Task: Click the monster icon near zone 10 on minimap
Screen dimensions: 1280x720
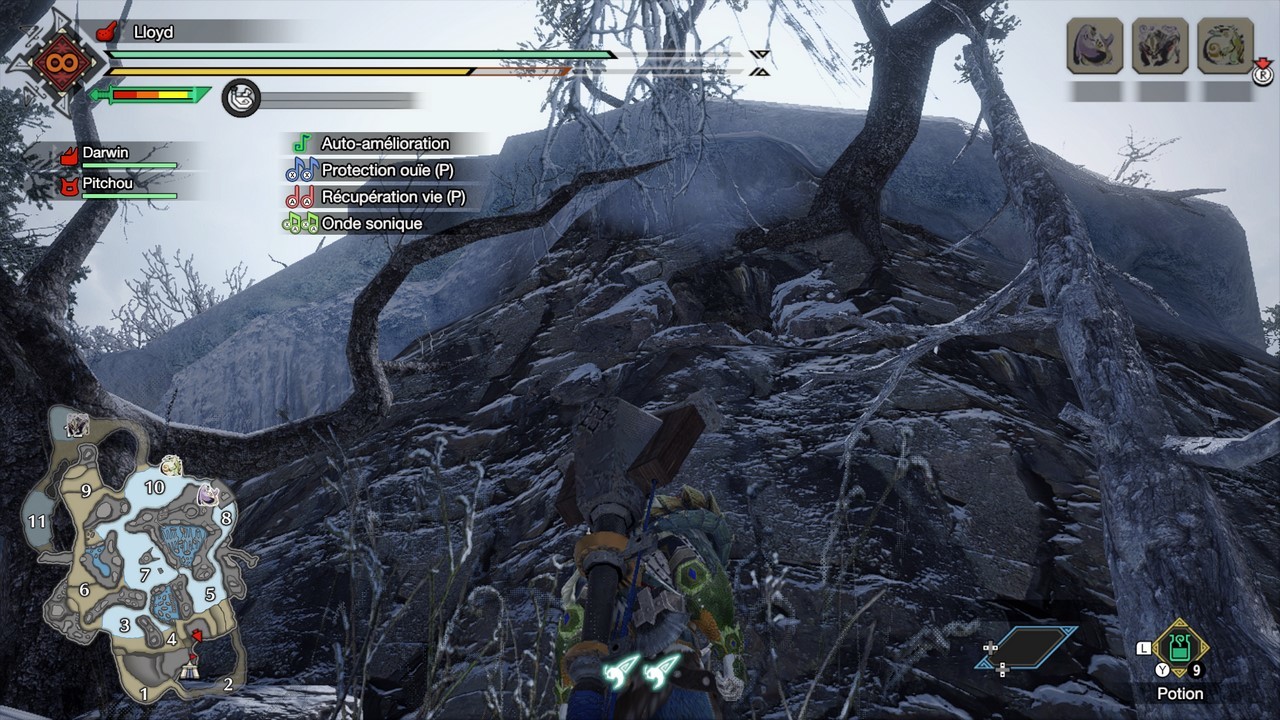Action: click(x=172, y=468)
